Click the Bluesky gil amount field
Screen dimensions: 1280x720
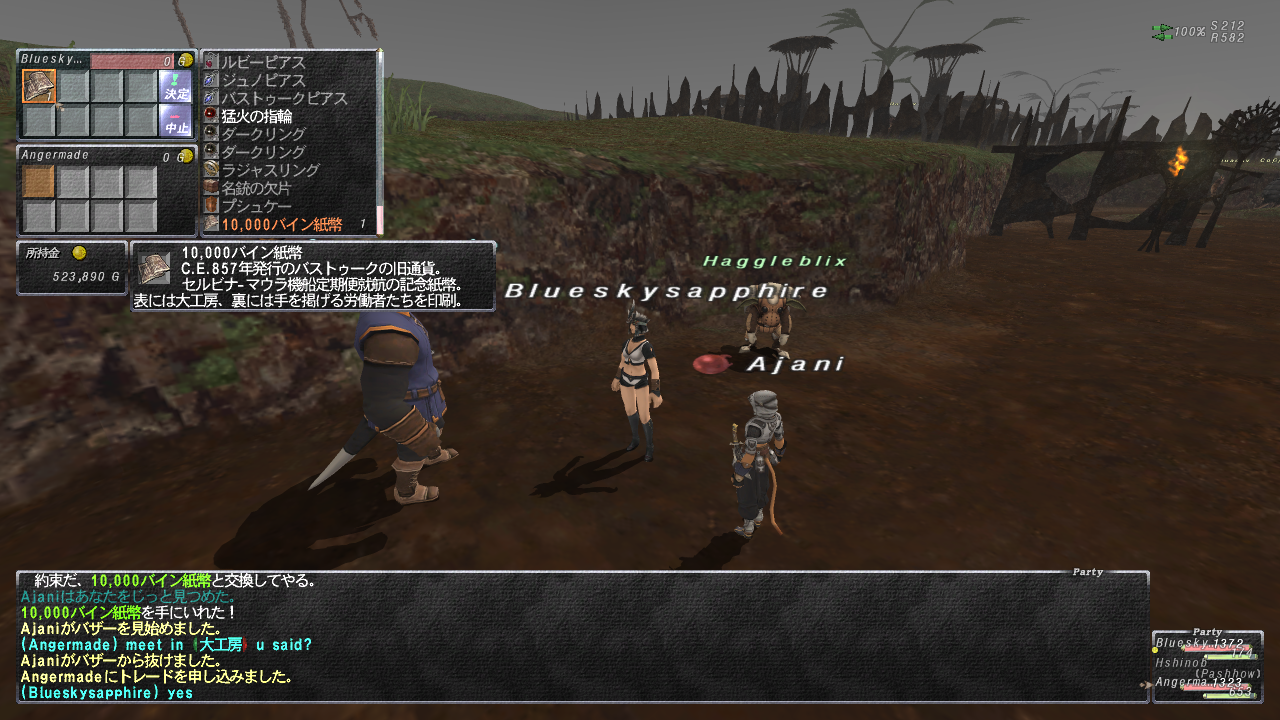point(132,61)
